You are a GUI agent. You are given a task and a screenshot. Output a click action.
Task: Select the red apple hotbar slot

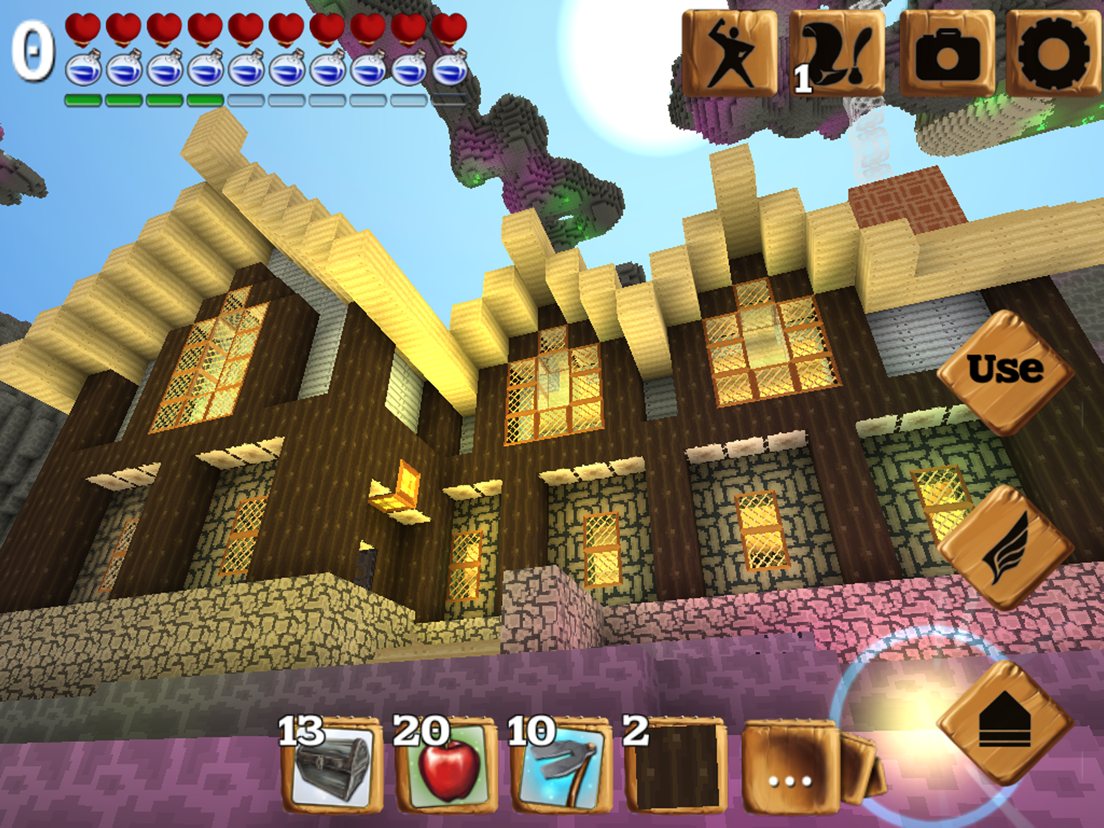(x=445, y=767)
